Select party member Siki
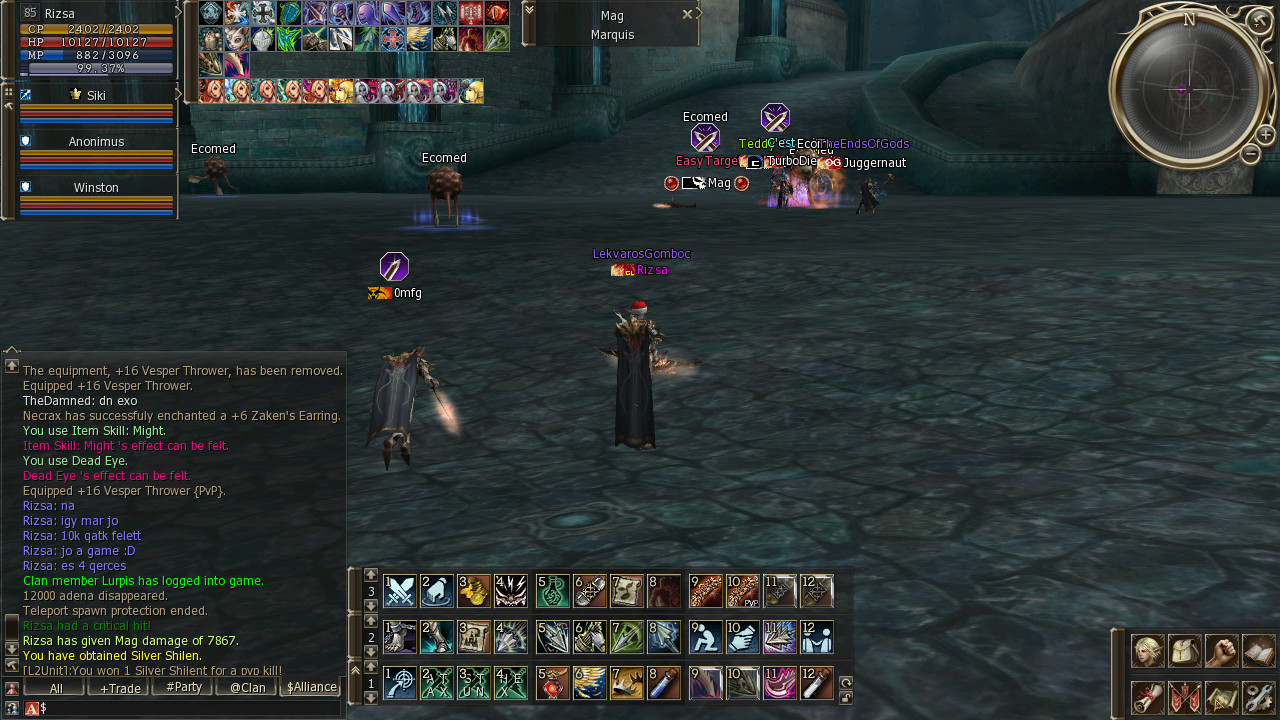This screenshot has height=720, width=1280. tap(96, 96)
